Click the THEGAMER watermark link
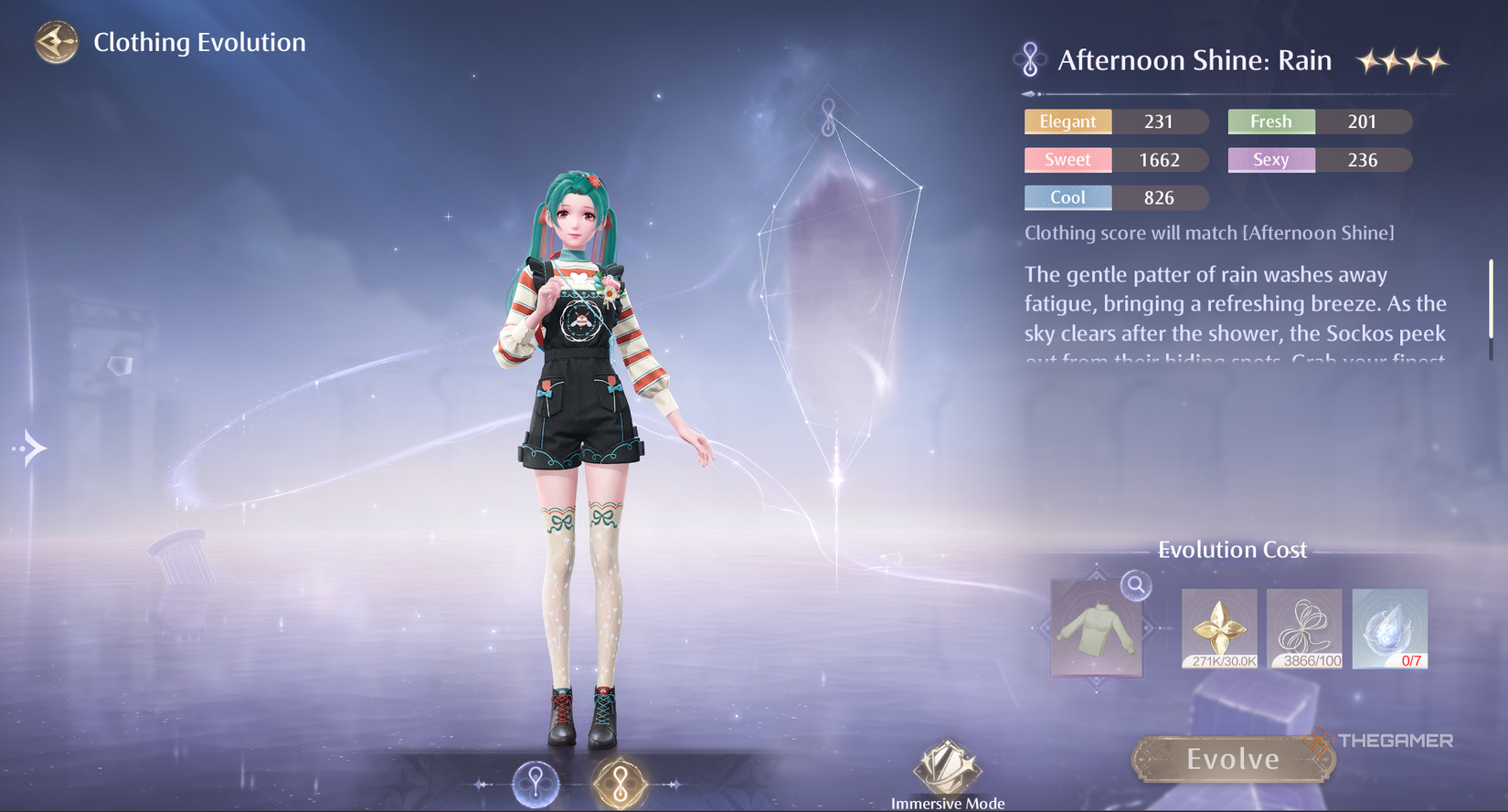The width and height of the screenshot is (1508, 812). pos(1380,741)
